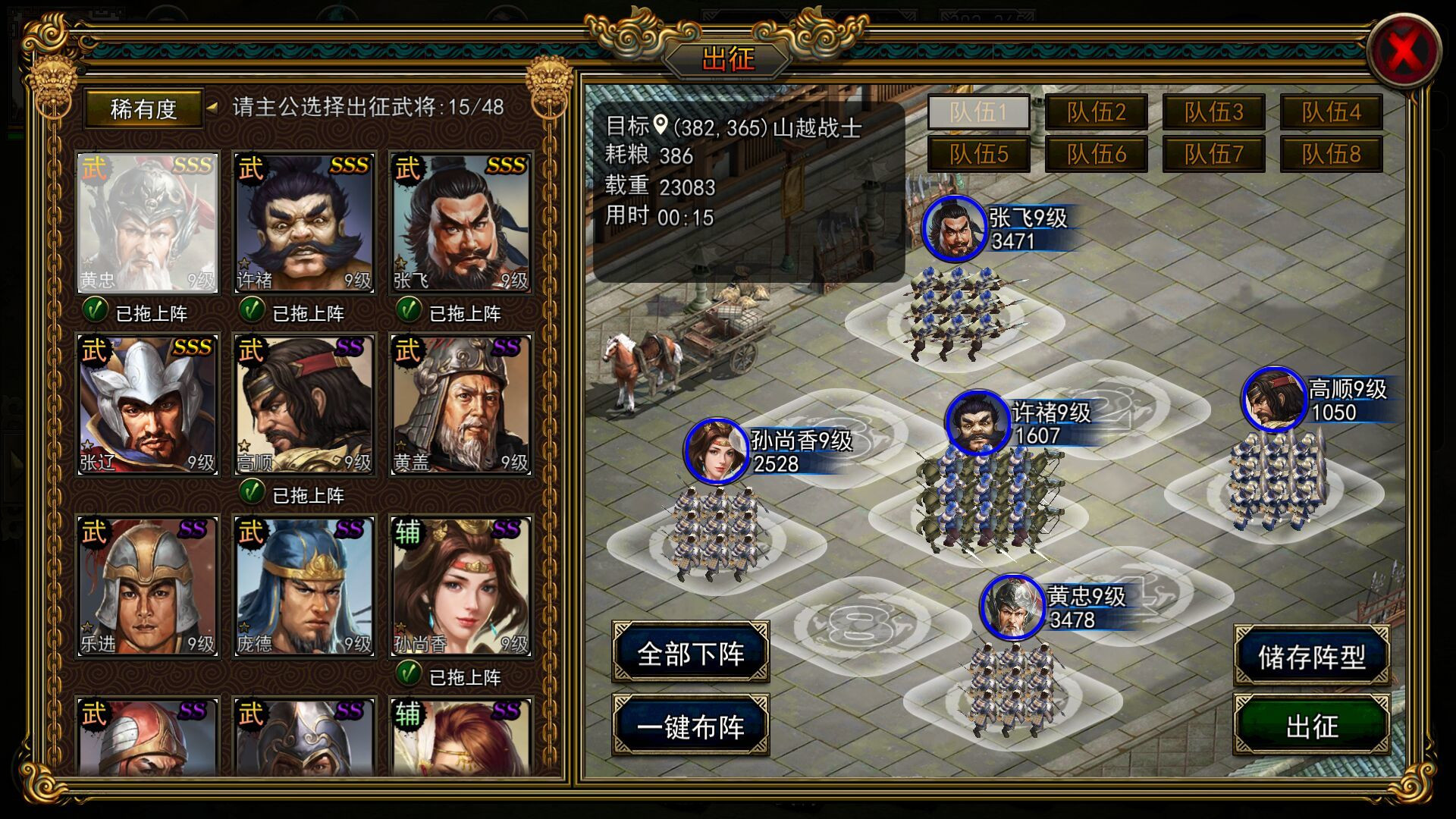
Task: Click Zhang Fei's unit avatar on the battlefield
Action: coord(954,227)
